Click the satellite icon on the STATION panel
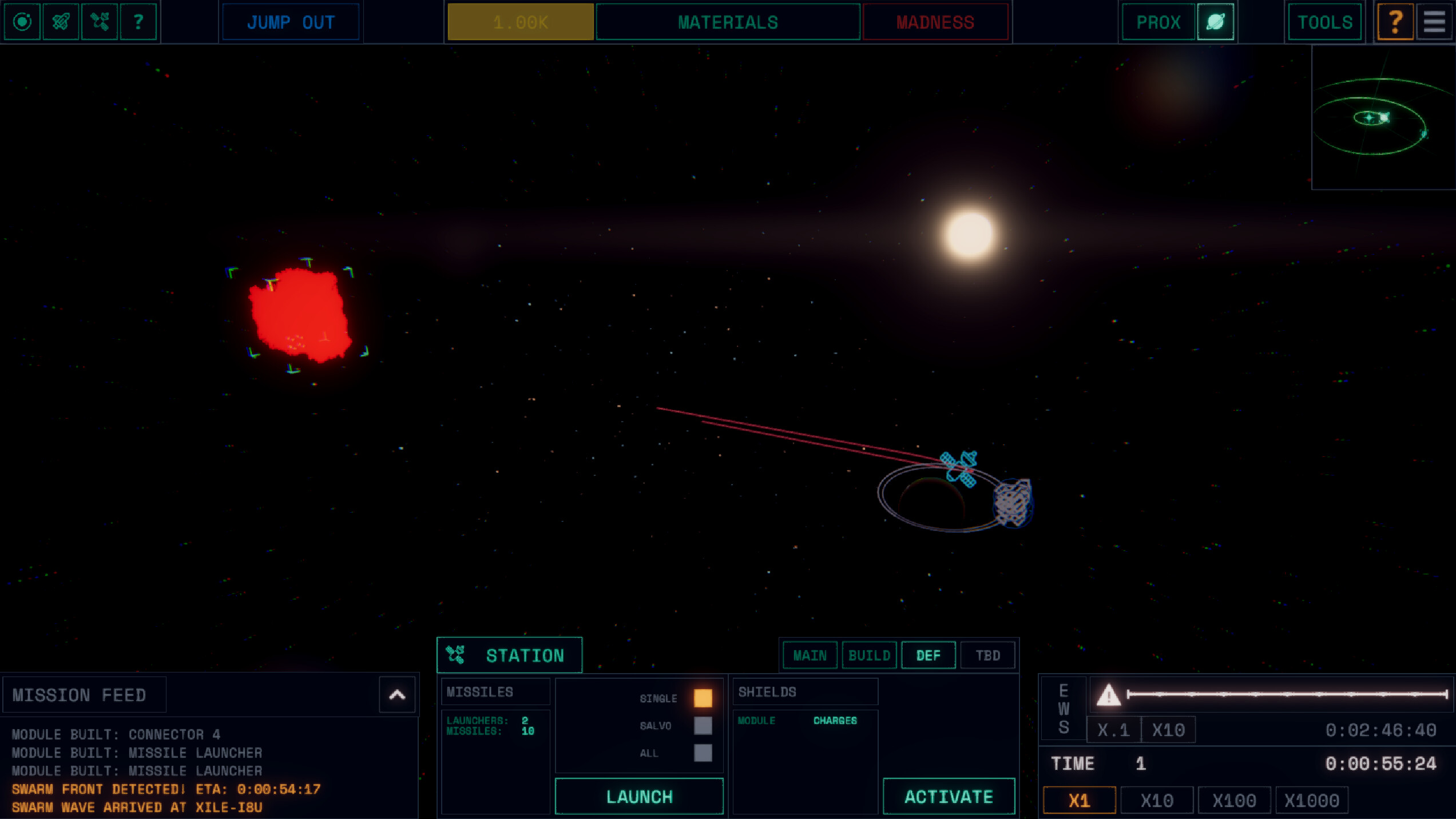This screenshot has height=819, width=1456. pyautogui.click(x=455, y=655)
